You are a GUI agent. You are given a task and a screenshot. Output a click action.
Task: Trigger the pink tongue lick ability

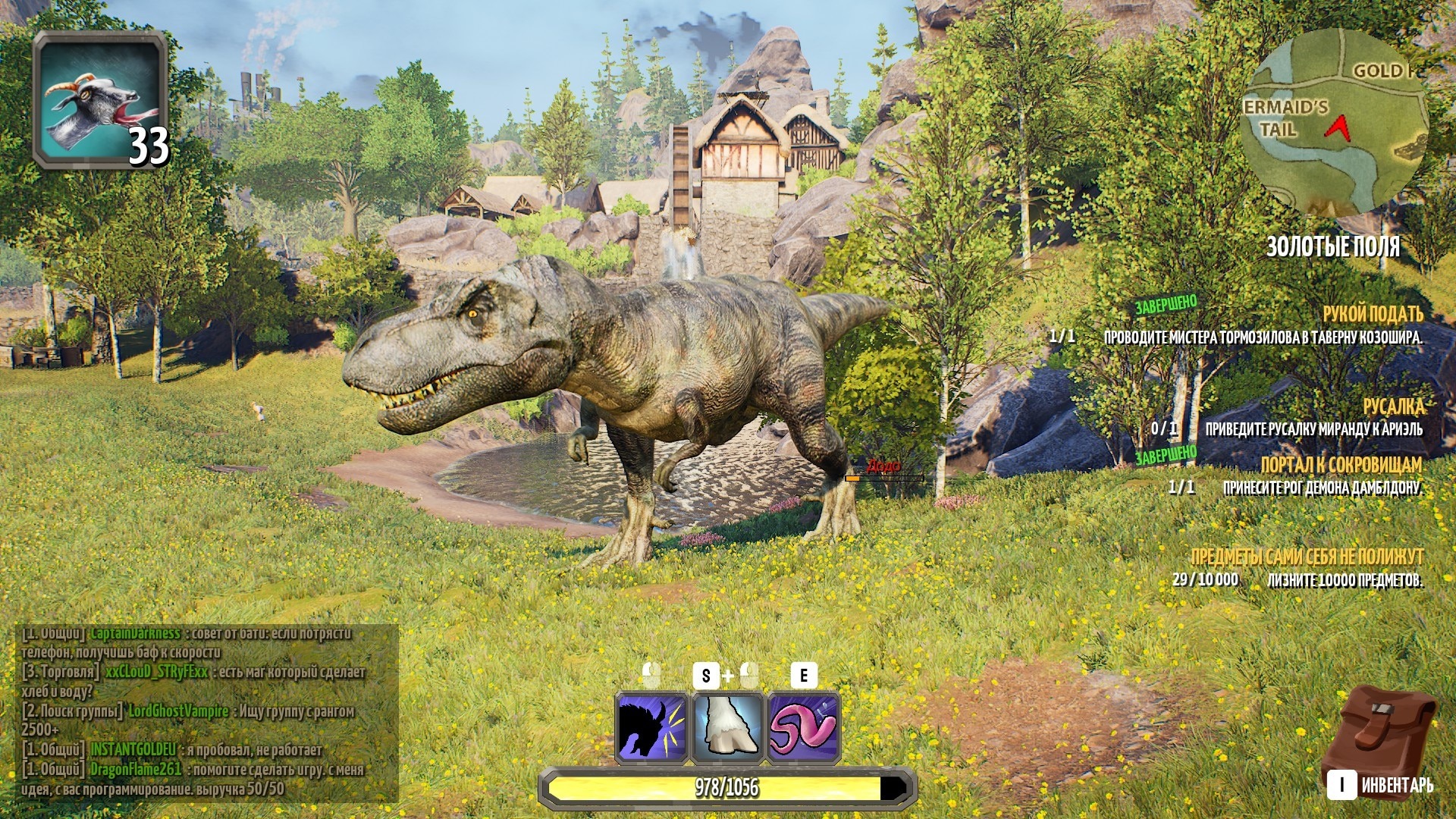pos(804,727)
